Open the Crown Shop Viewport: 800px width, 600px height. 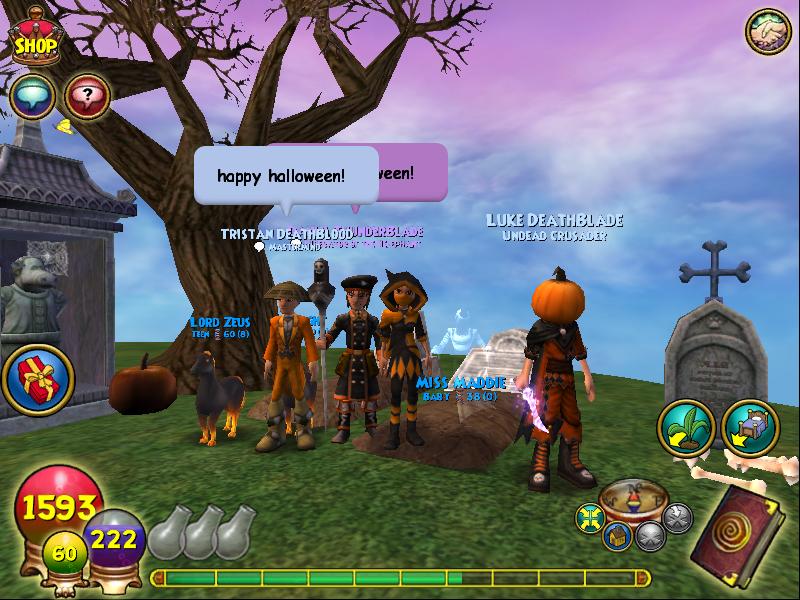37,42
